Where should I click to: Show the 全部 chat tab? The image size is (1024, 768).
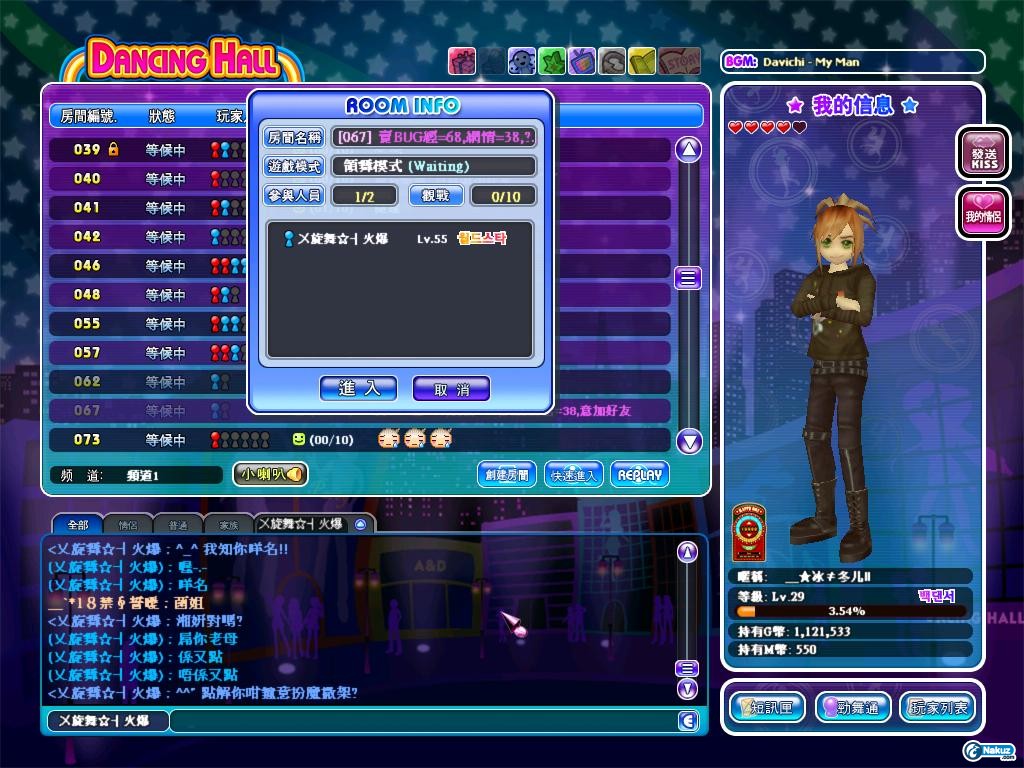(77, 524)
